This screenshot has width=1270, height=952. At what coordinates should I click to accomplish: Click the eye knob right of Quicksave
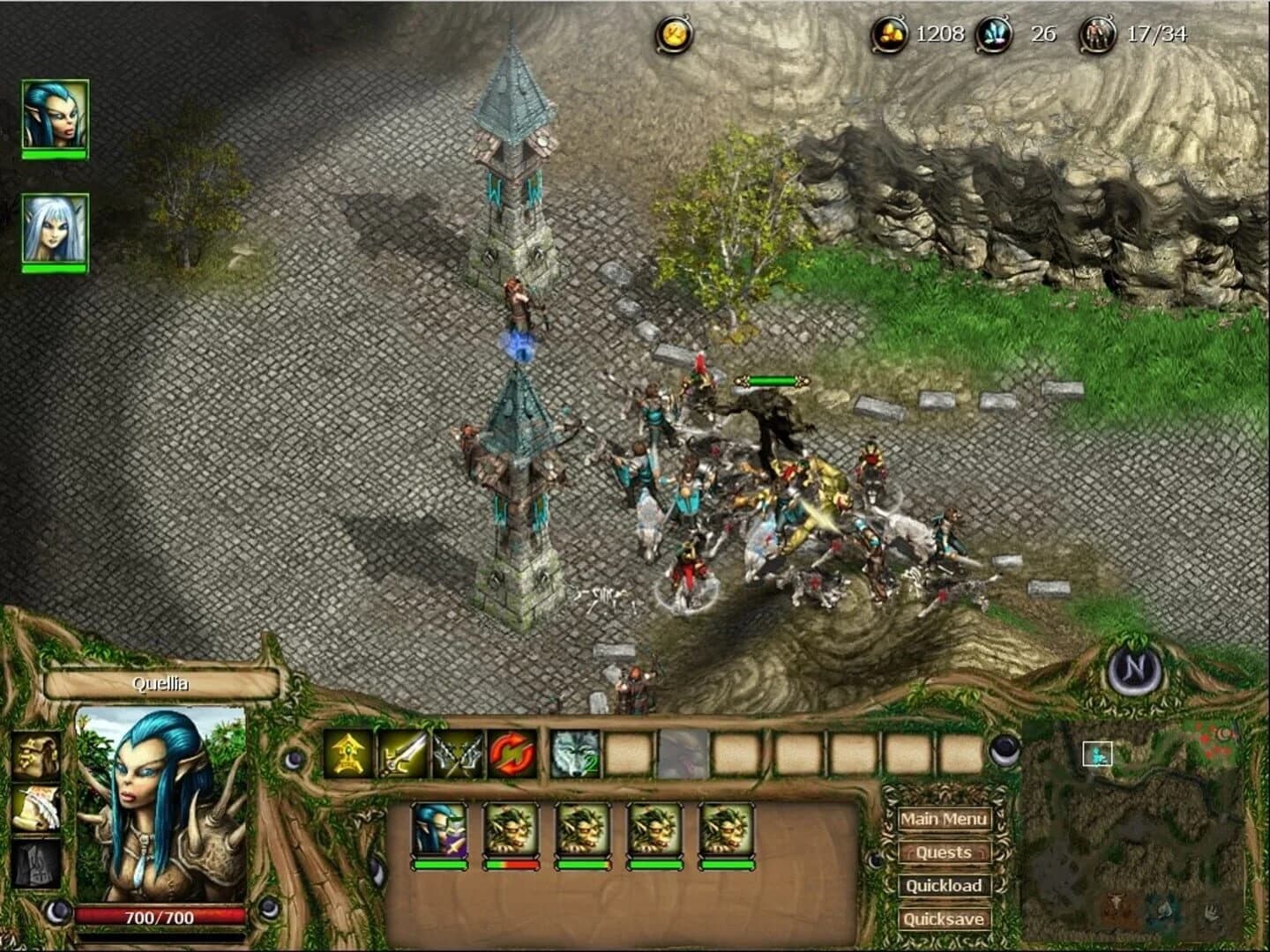click(x=1004, y=750)
